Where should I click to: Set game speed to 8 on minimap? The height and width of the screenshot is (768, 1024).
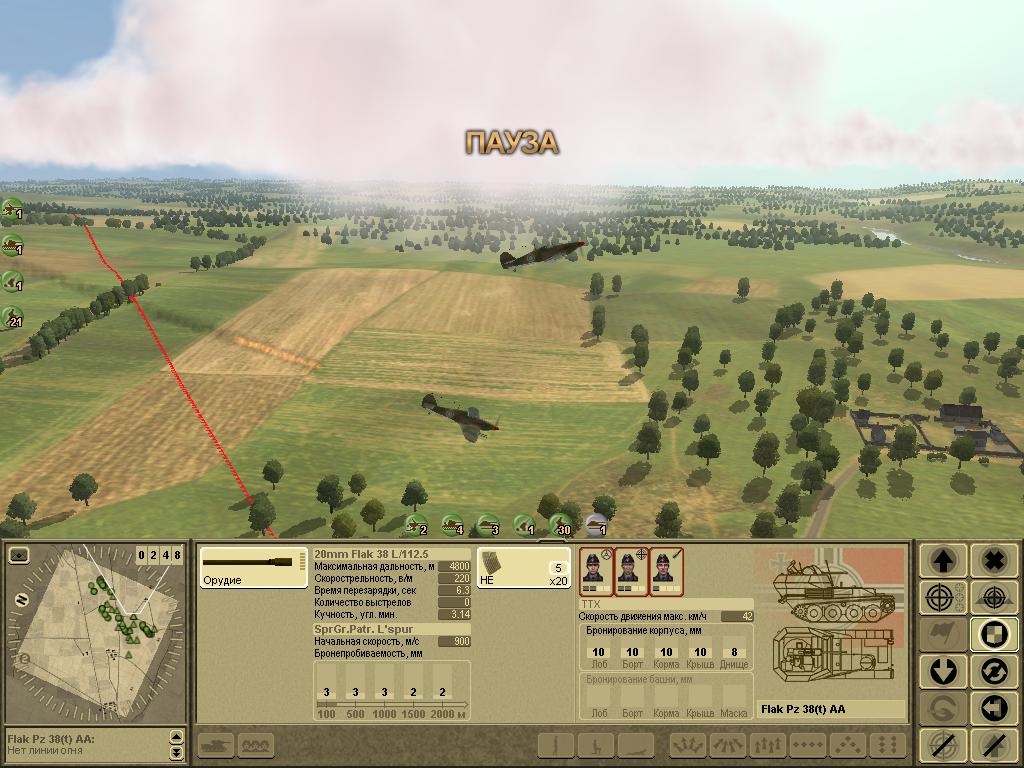(178, 555)
